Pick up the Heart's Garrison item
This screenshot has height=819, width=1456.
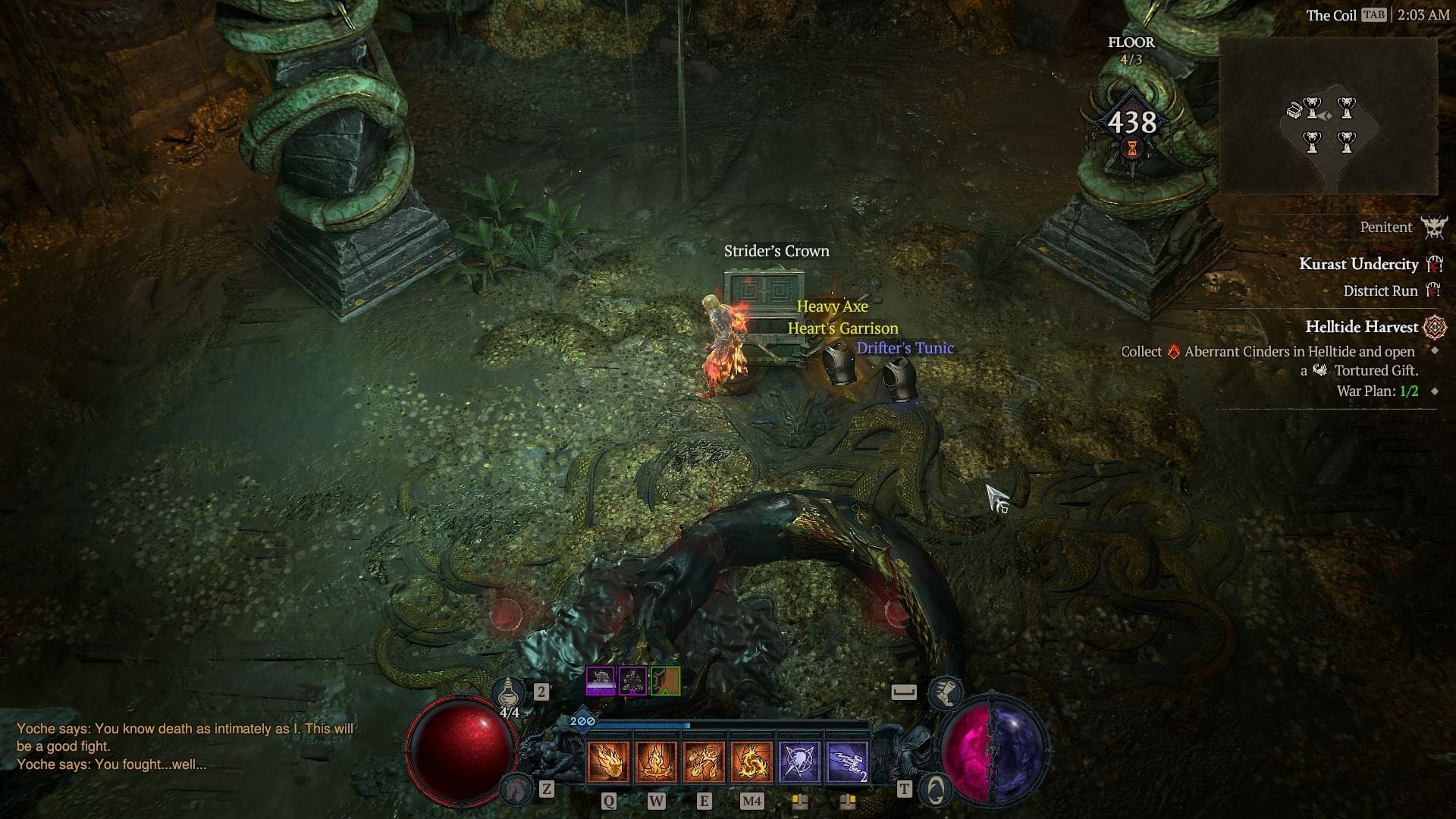[x=844, y=328]
